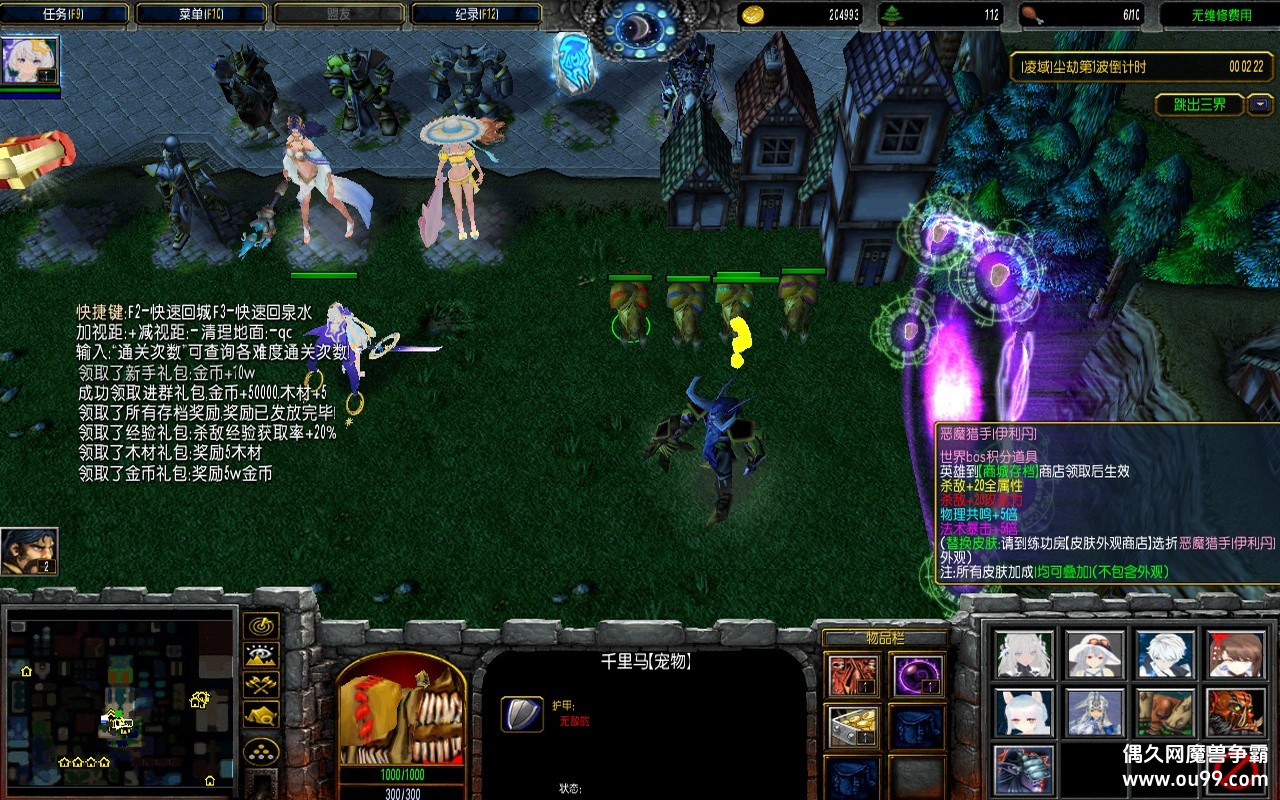Open the 纪录 (F12) log

(x=476, y=14)
